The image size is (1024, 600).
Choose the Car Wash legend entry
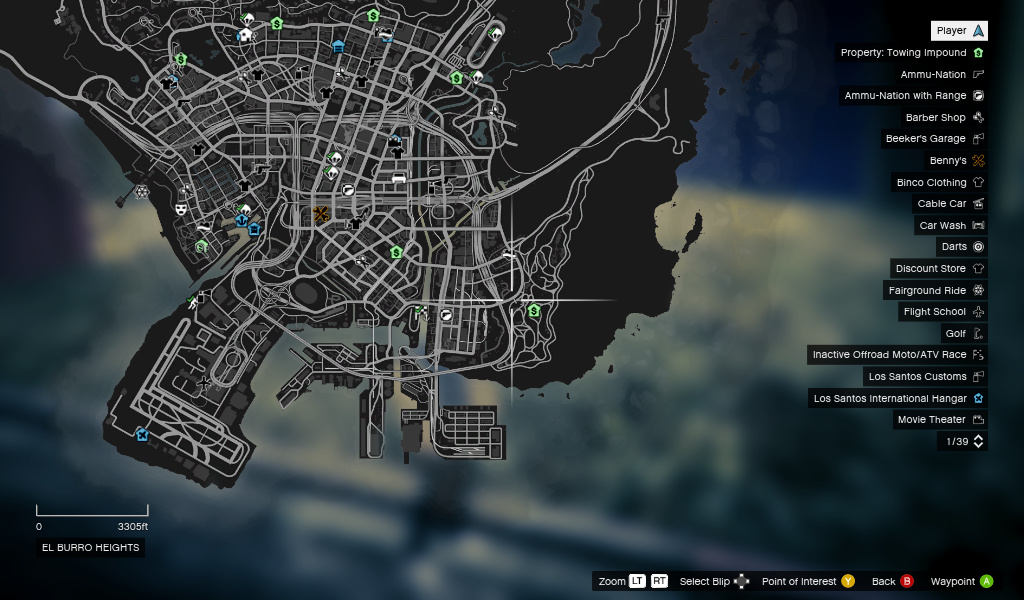(950, 226)
